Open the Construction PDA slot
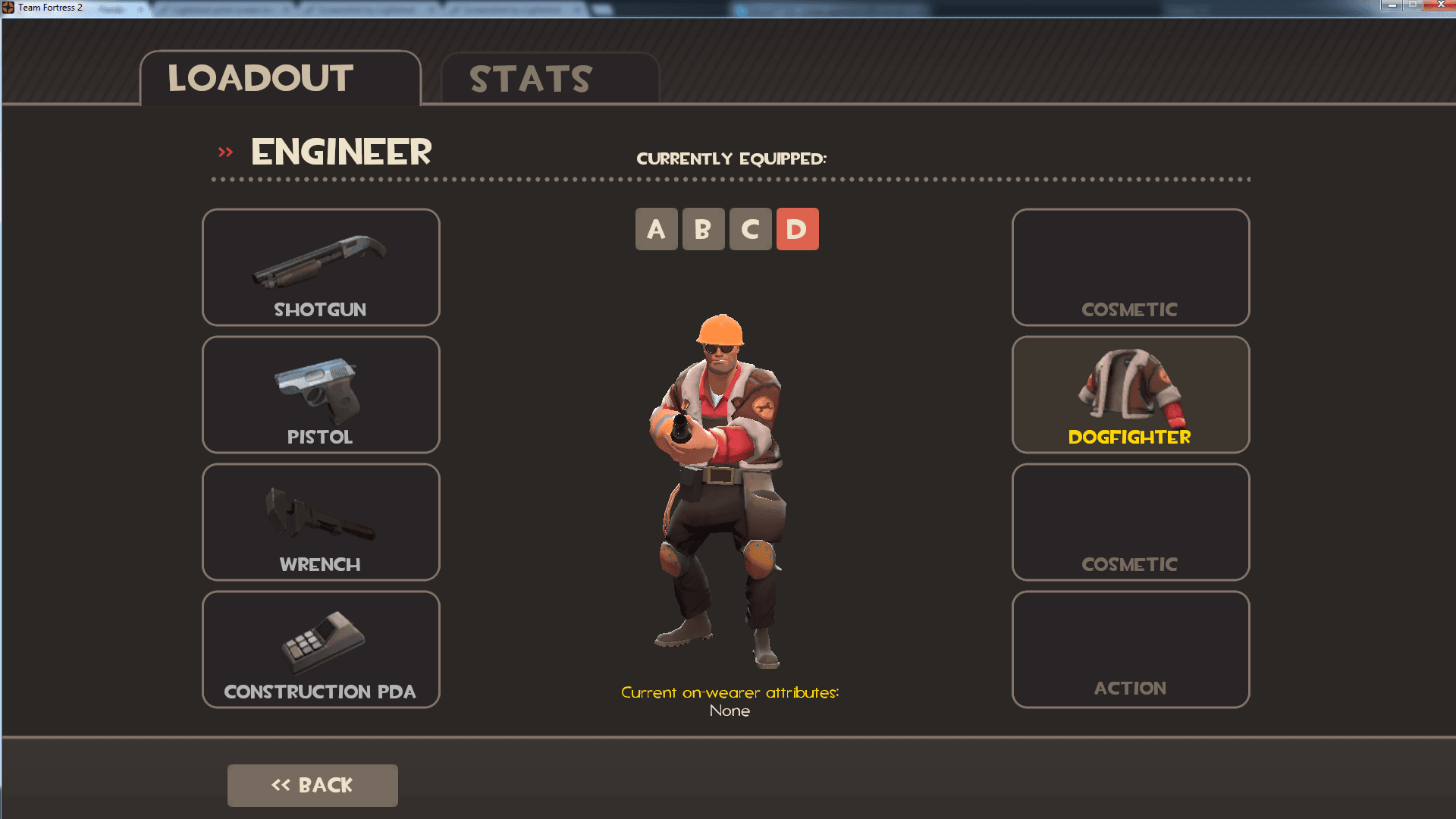 pos(320,649)
